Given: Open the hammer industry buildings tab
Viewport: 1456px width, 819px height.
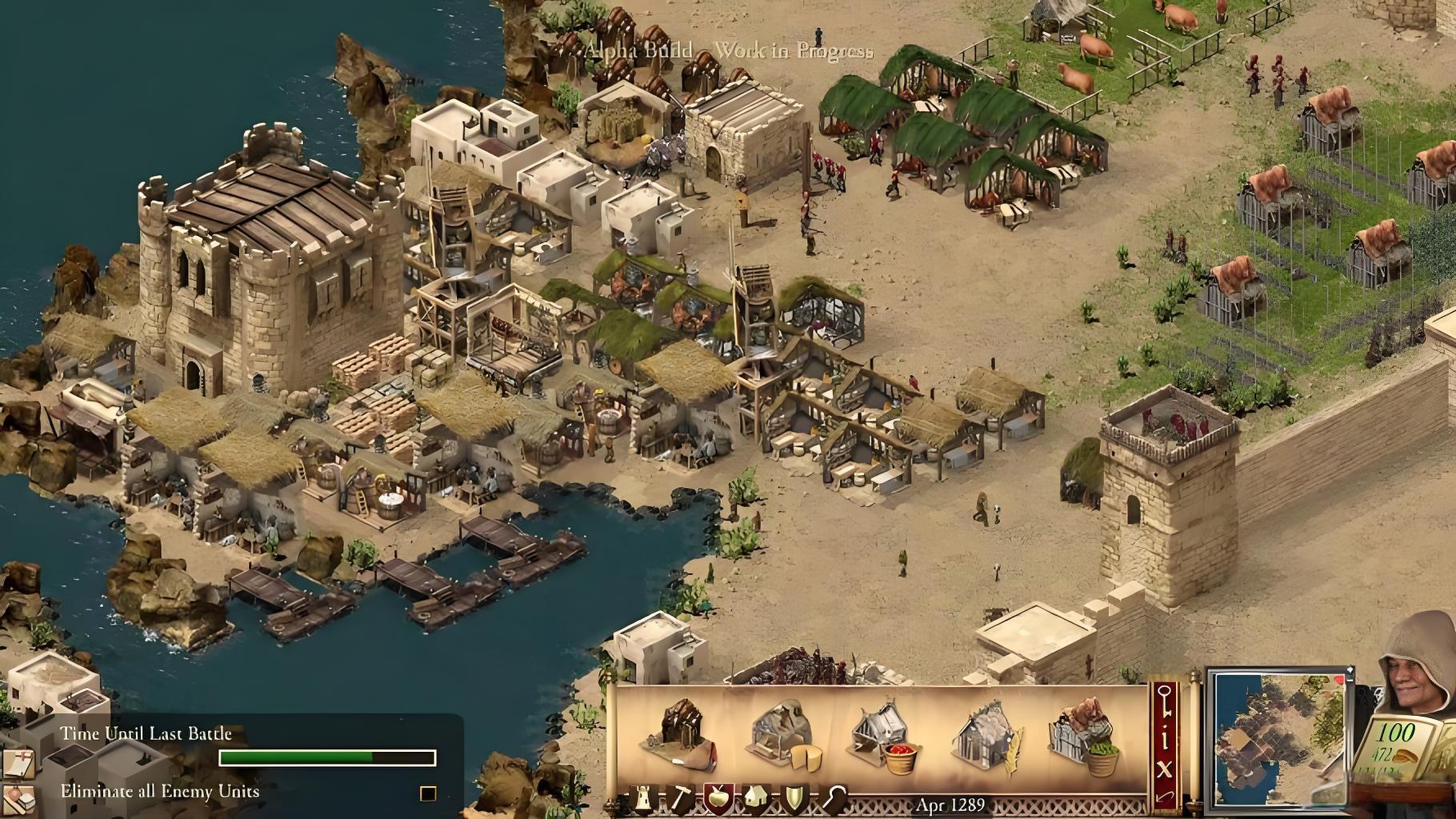Looking at the screenshot, I should 680,799.
